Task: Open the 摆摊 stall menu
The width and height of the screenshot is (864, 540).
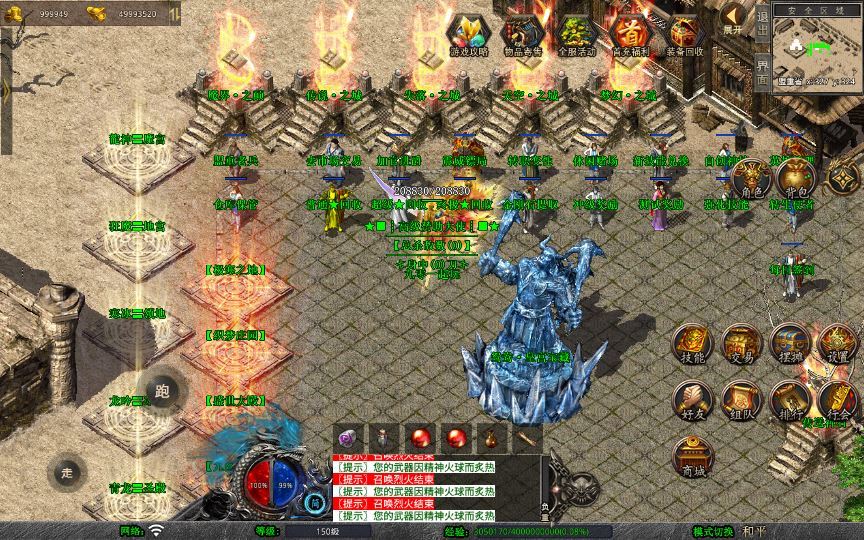Action: [788, 343]
